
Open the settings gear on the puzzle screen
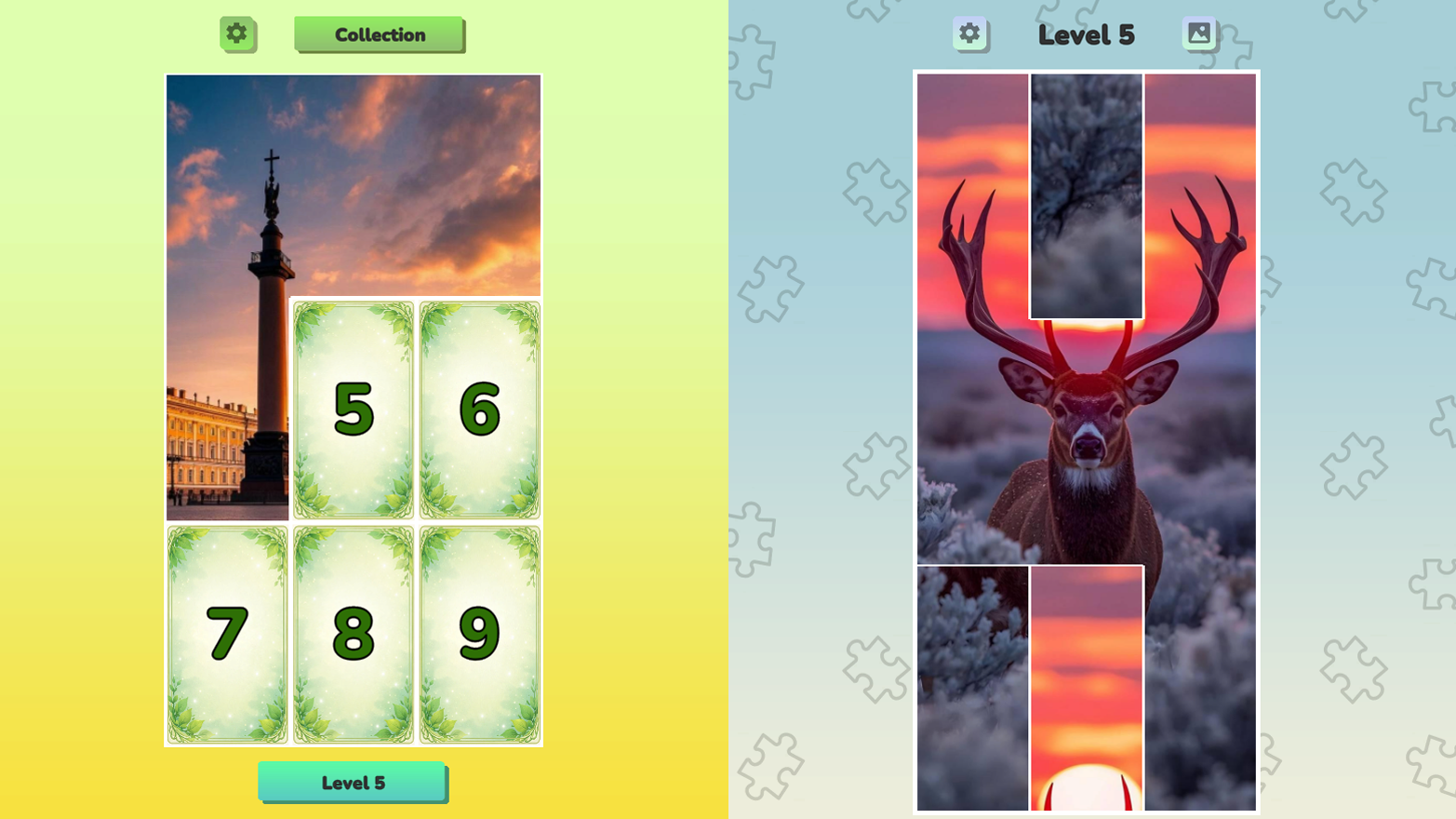pos(970,34)
